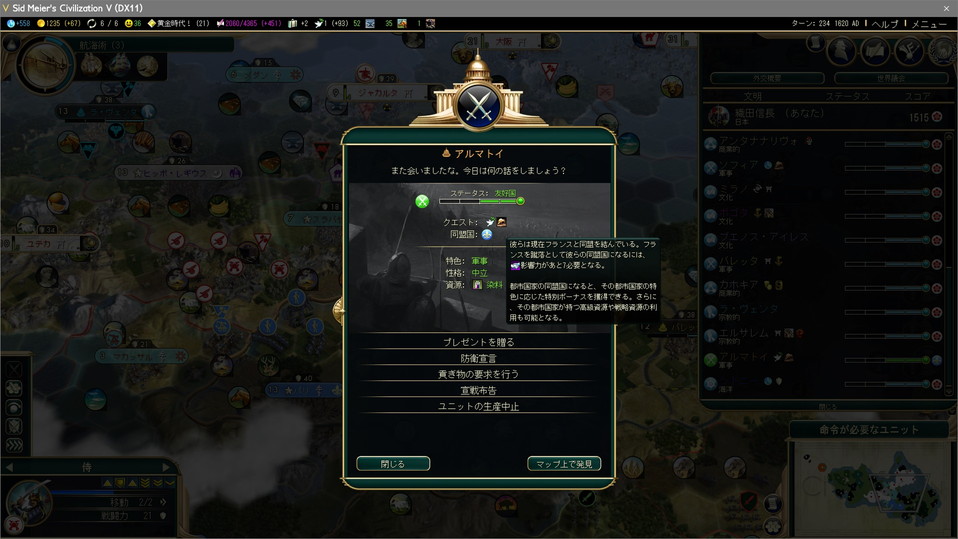Viewport: 958px width, 539px height.
Task: Click マップ上で発見 (find on map) button
Action: (x=564, y=464)
